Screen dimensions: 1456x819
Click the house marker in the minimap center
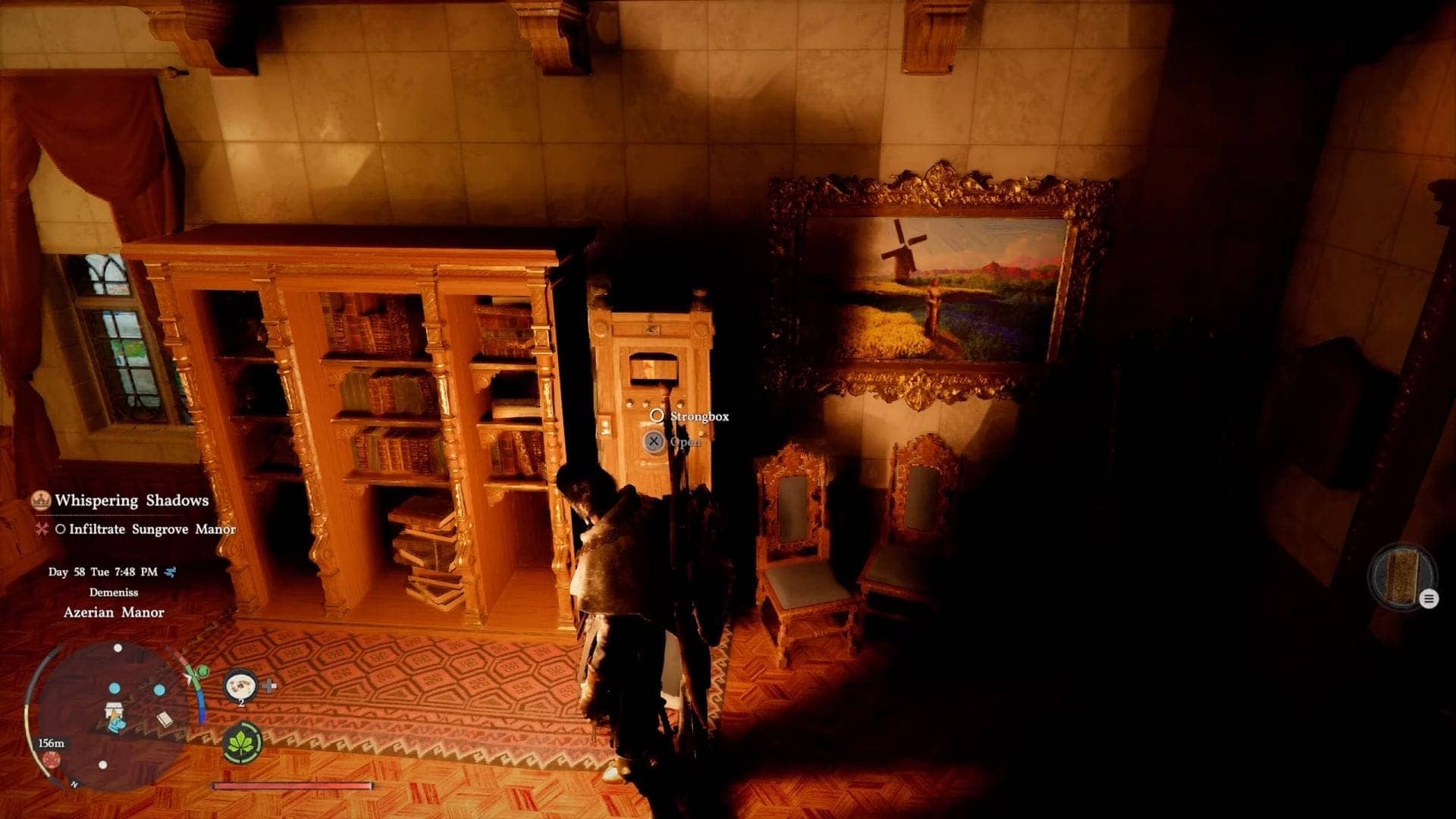[x=114, y=710]
